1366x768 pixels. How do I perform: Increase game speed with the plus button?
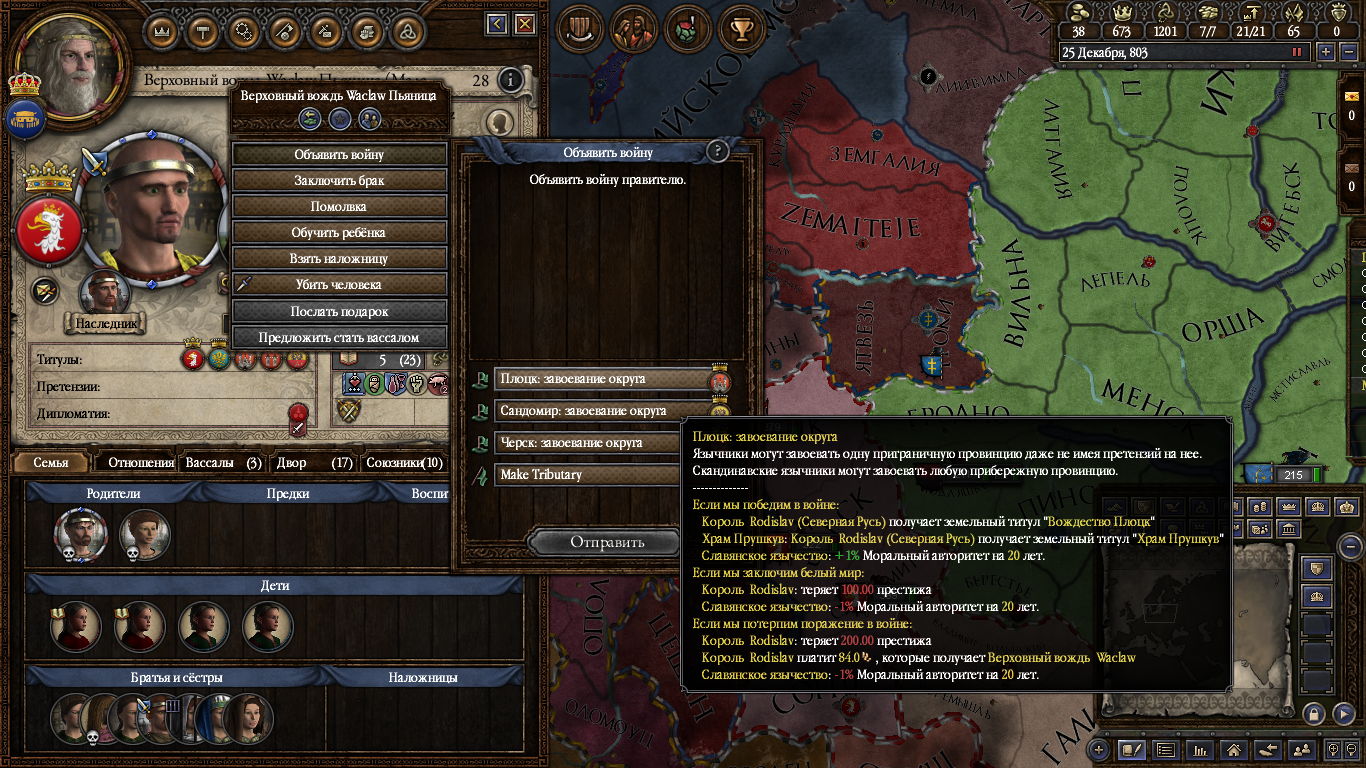click(1326, 52)
